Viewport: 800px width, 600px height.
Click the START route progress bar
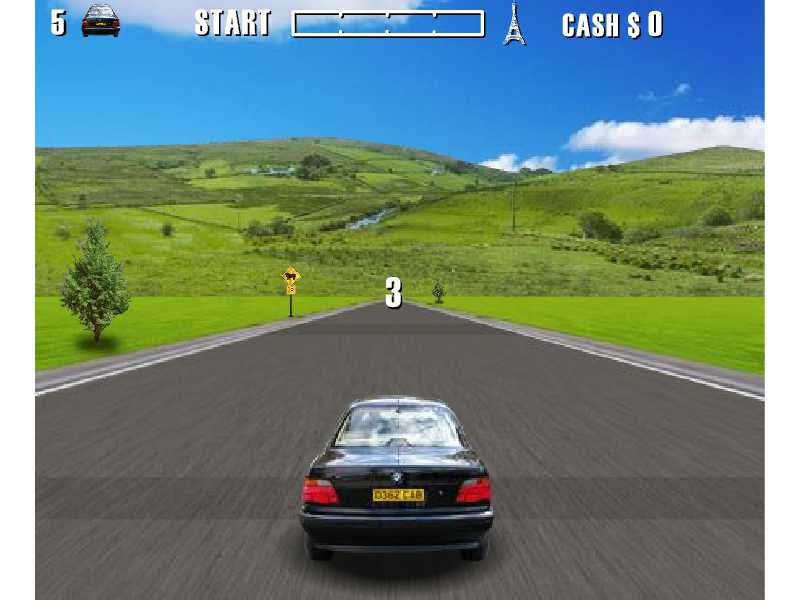pyautogui.click(x=387, y=24)
